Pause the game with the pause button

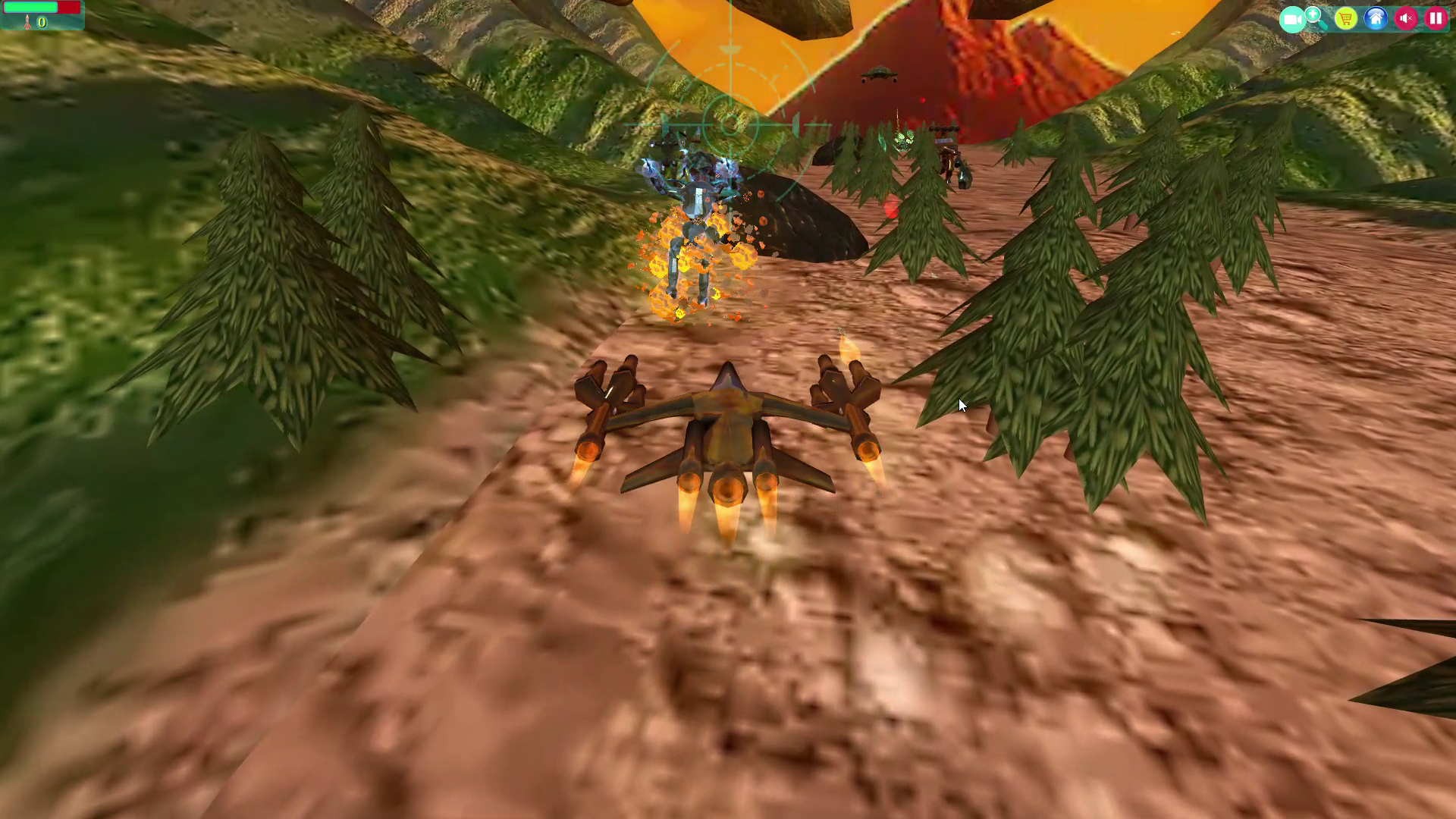point(1436,18)
